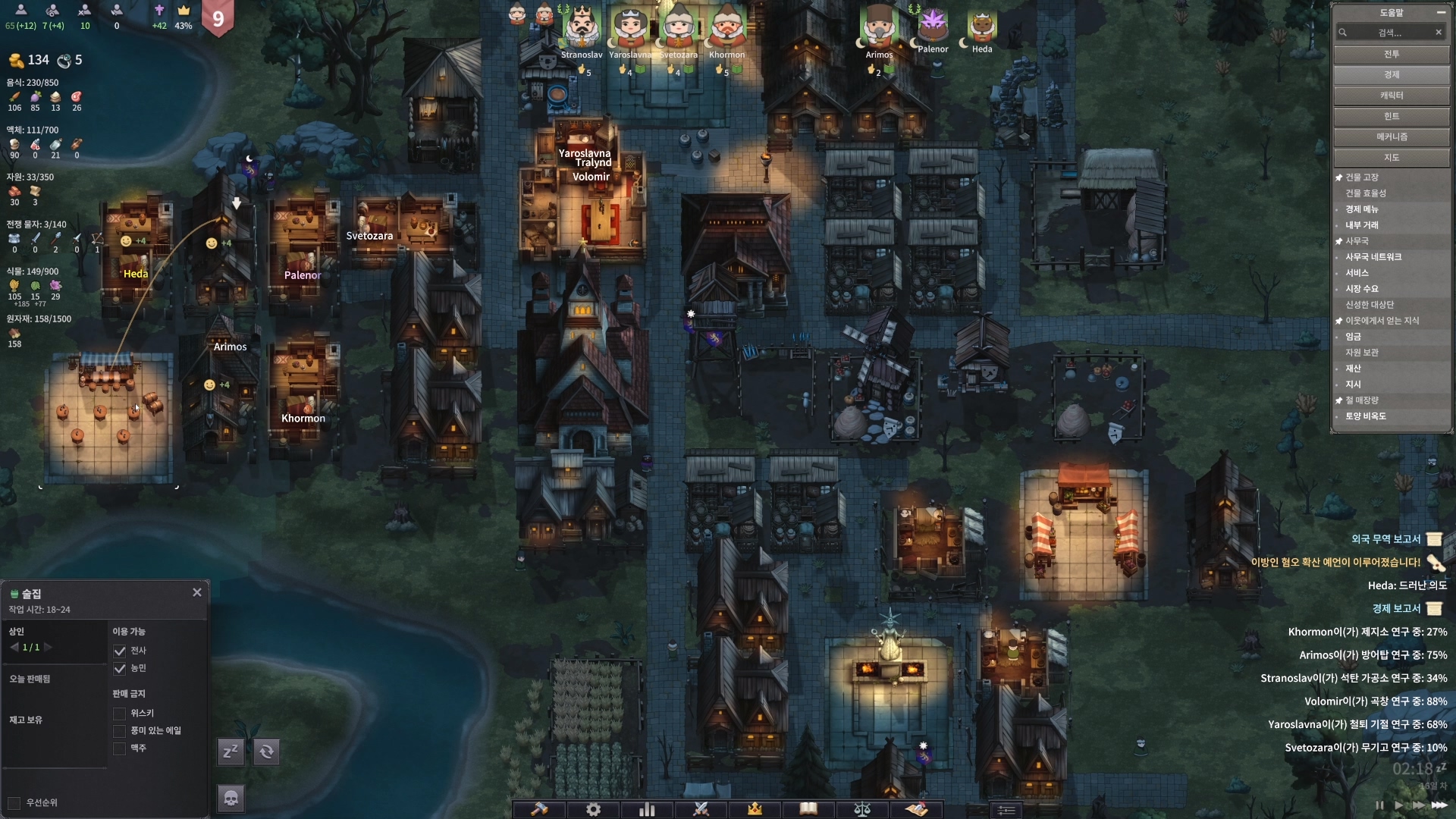Click the sleep Zz building button
1456x819 pixels.
(231, 752)
